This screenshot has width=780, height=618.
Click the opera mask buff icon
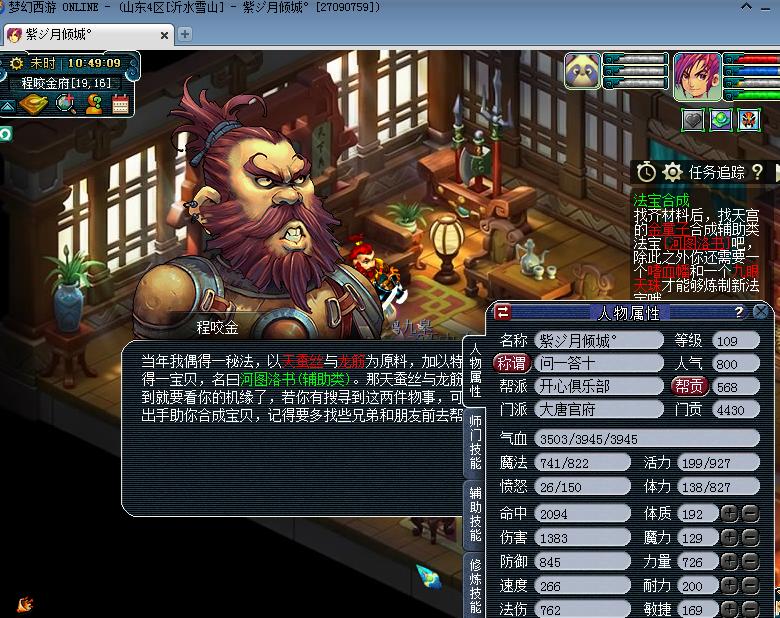point(749,121)
